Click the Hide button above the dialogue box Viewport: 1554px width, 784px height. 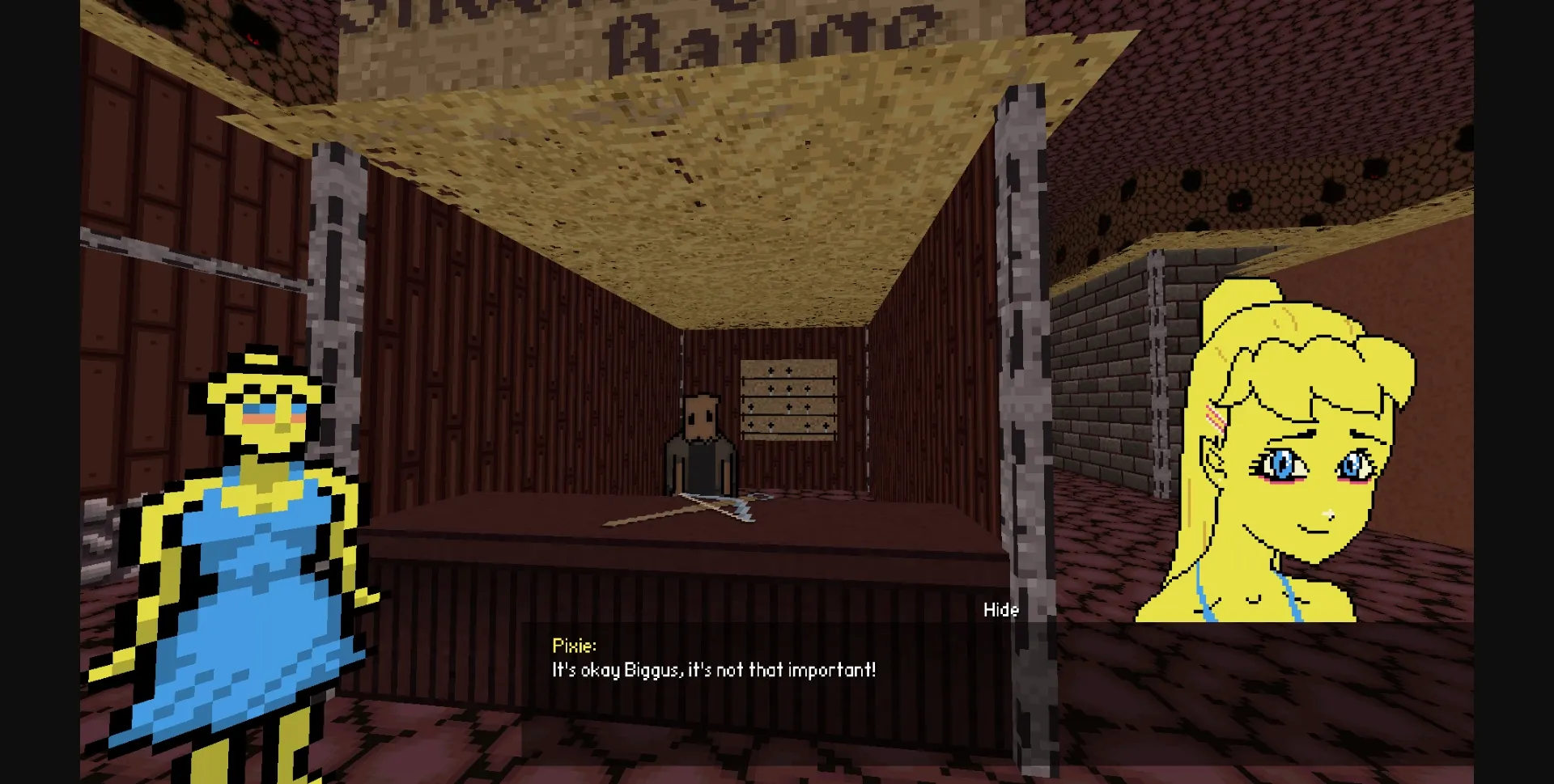pyautogui.click(x=1001, y=610)
